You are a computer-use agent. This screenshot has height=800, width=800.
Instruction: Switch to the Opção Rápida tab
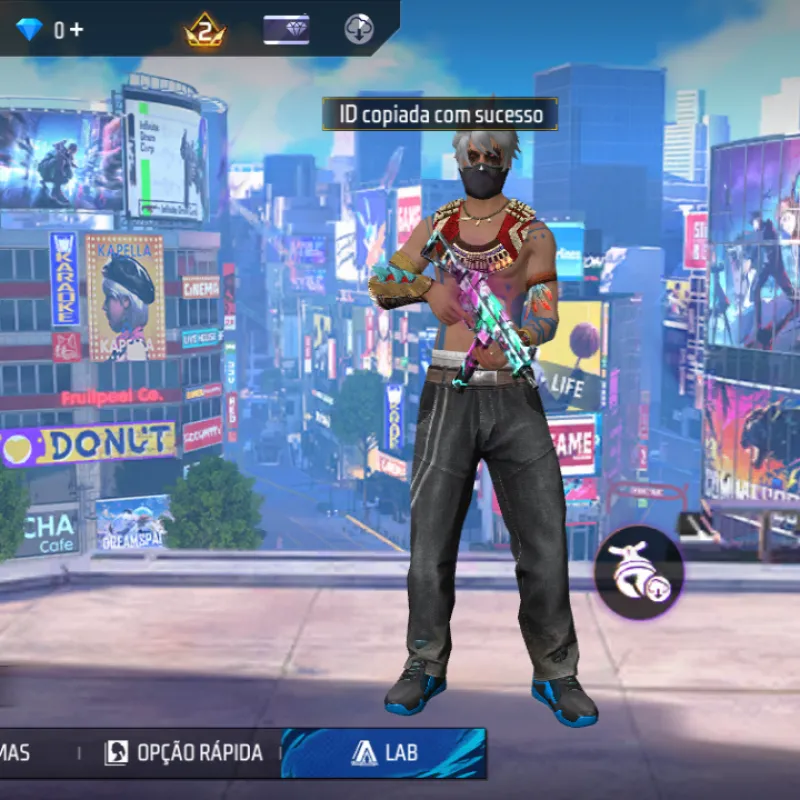click(184, 753)
